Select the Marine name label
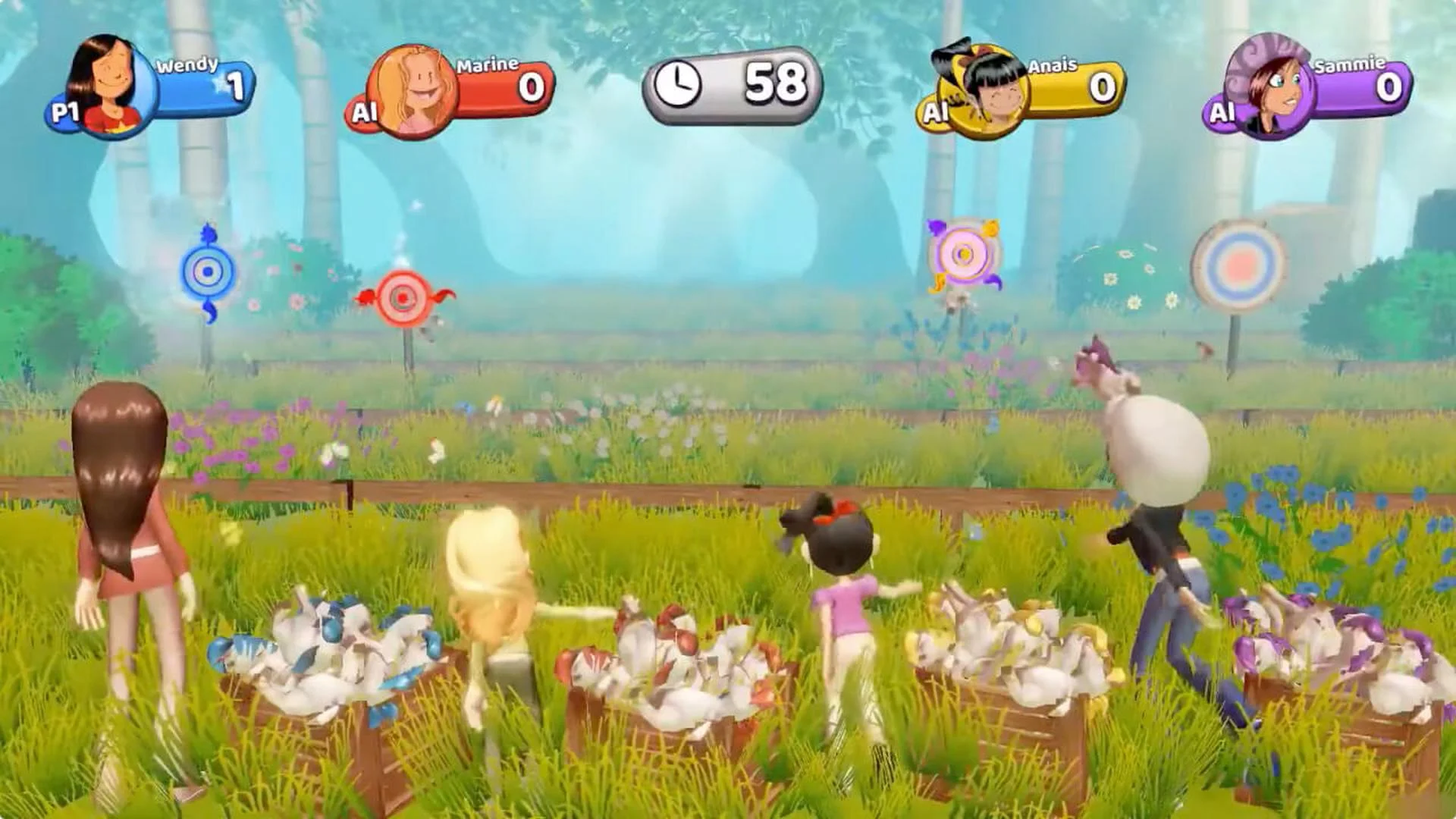Screen dimensions: 1456x819 click(x=488, y=67)
